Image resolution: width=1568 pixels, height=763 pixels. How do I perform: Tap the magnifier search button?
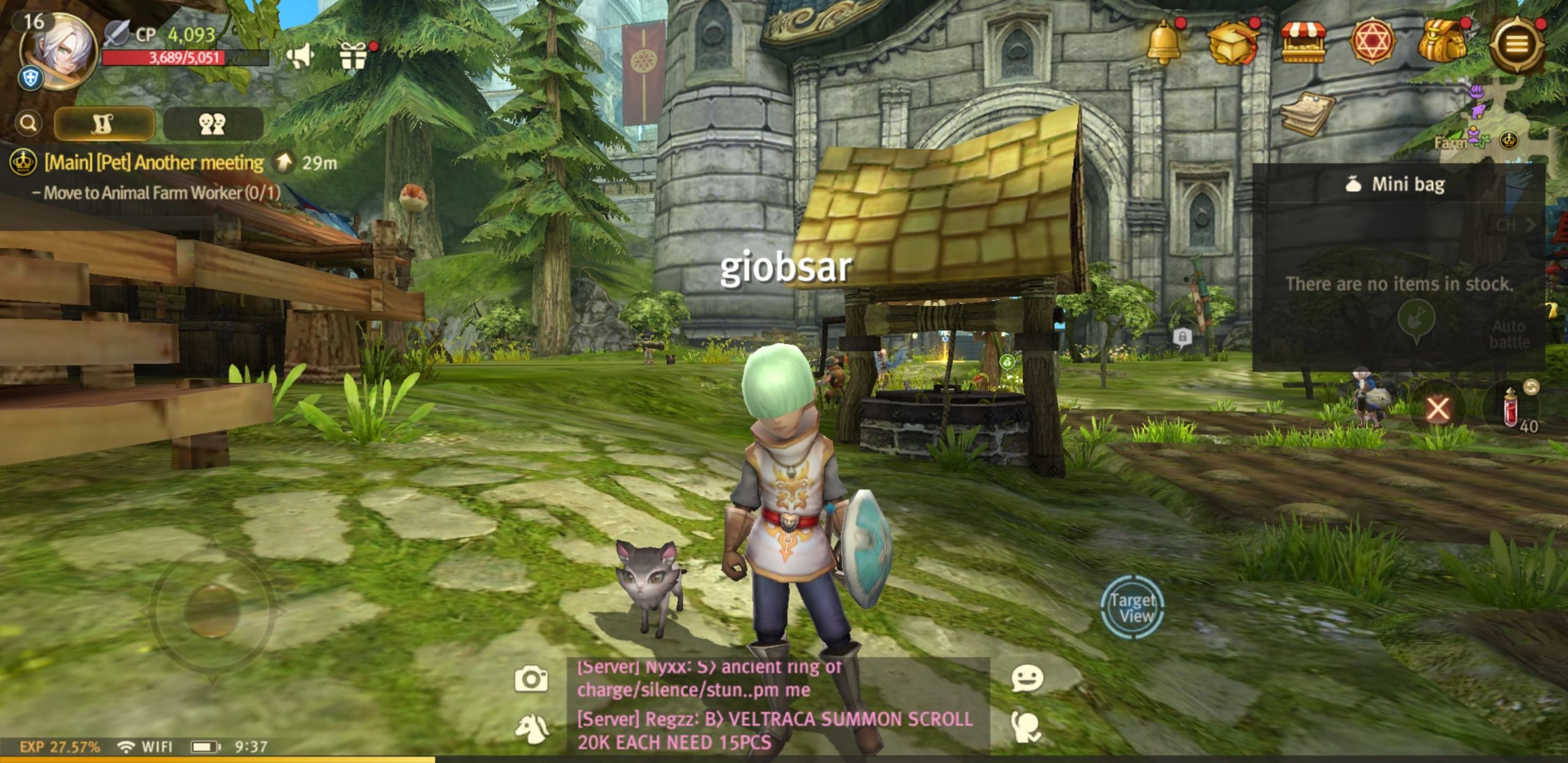click(28, 123)
